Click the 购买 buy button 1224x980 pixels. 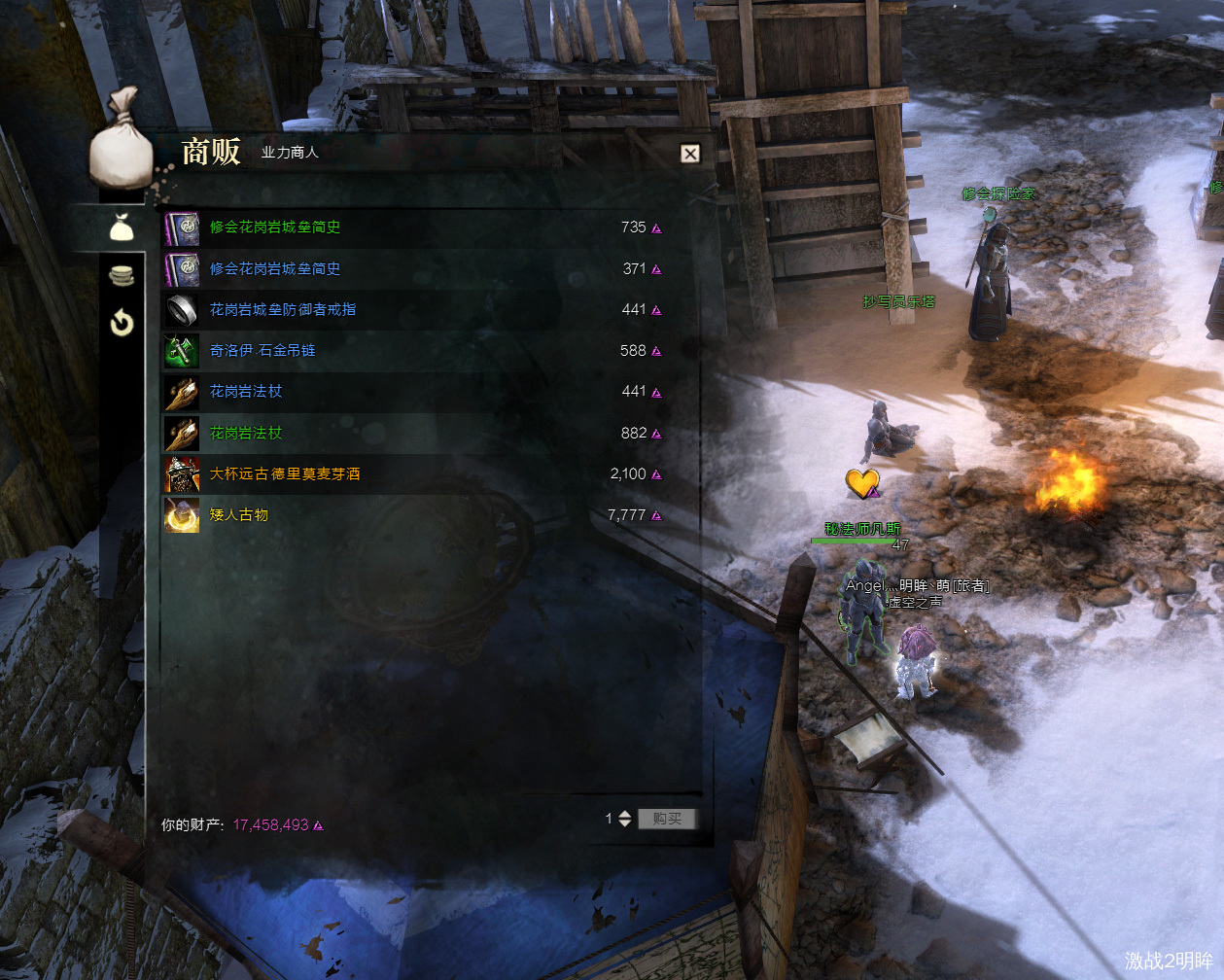tap(667, 819)
